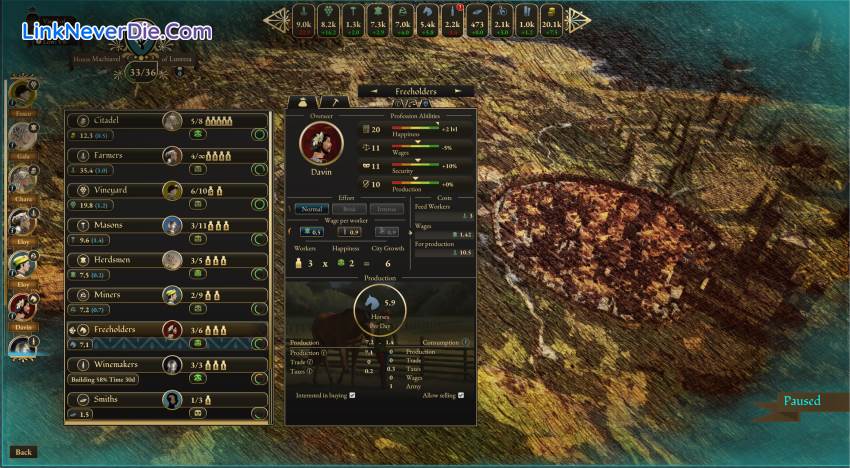This screenshot has height=468, width=850.
Task: Go back using the Back button
Action: click(24, 452)
